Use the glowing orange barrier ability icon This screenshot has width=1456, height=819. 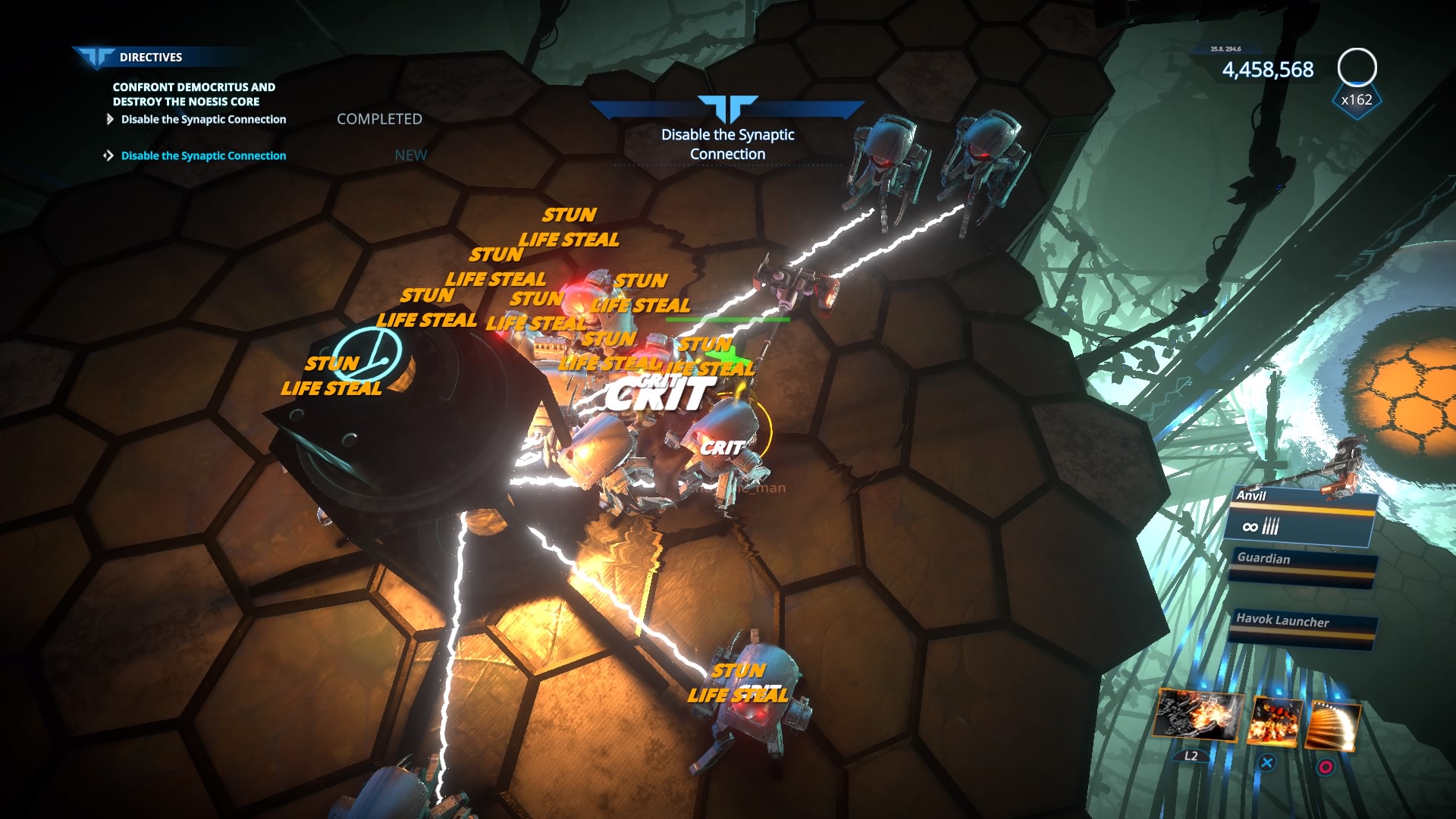[1332, 726]
